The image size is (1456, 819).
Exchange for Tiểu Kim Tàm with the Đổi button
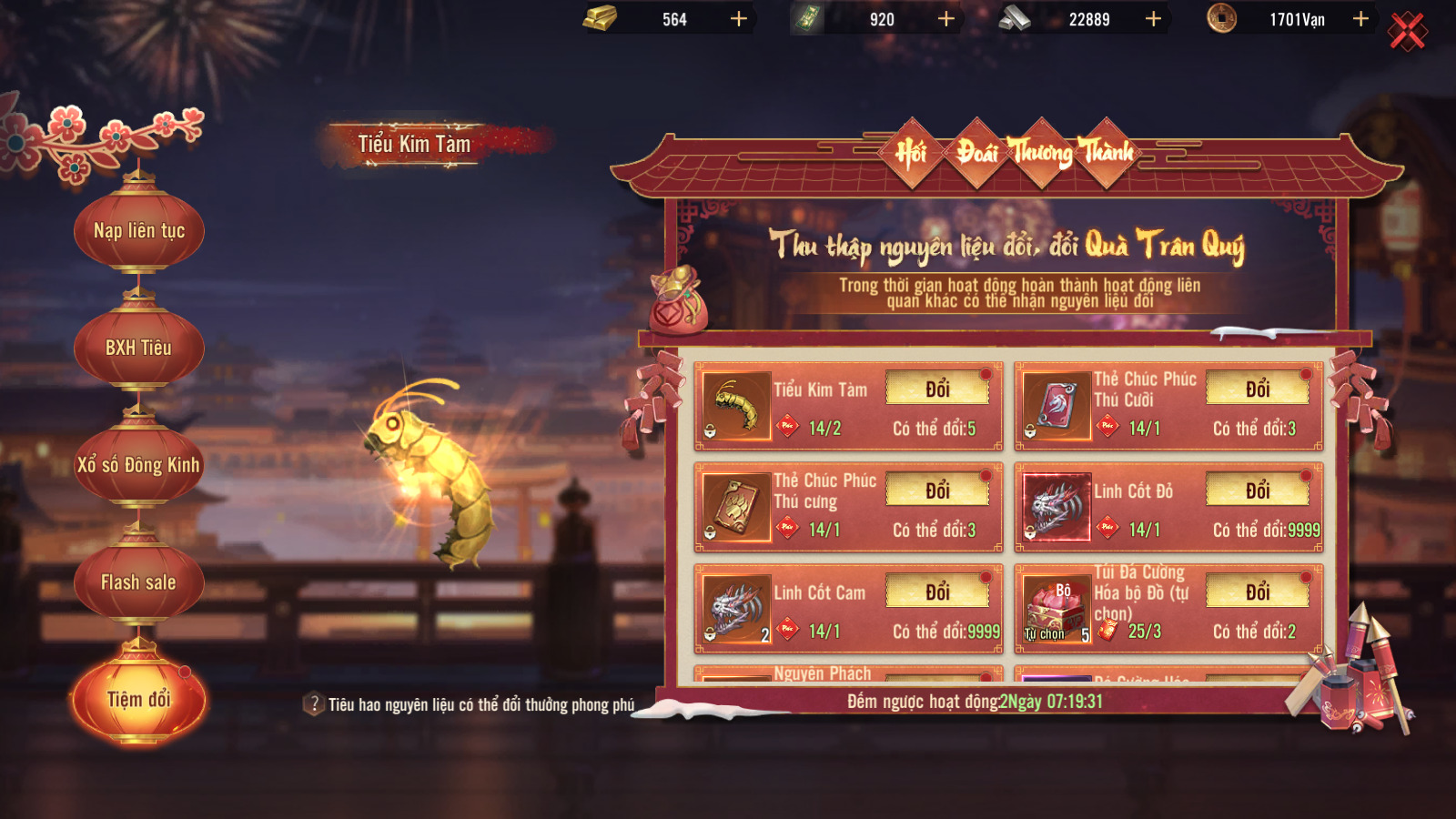[x=937, y=389]
